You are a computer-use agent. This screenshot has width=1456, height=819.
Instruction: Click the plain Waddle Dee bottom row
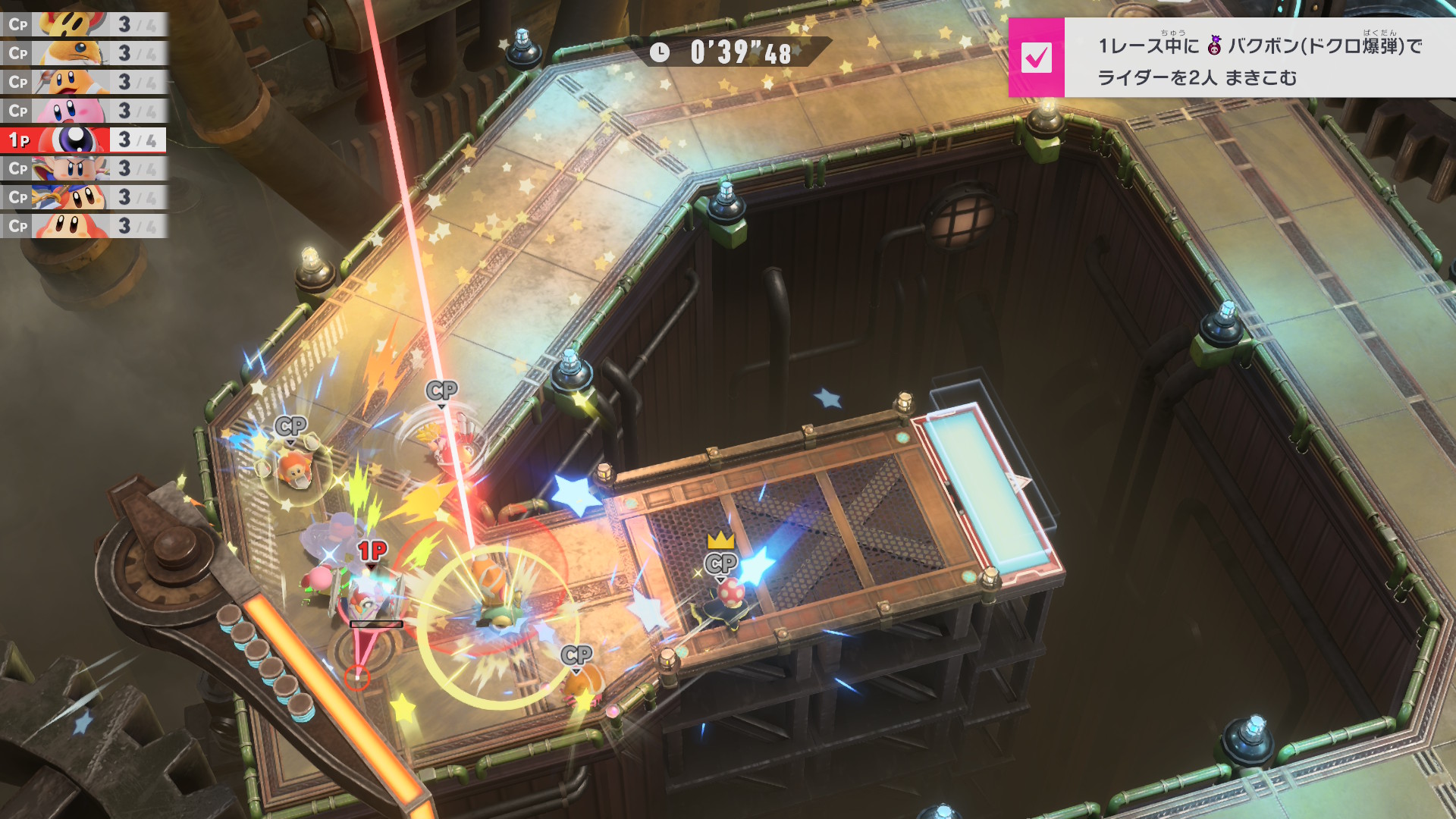click(83, 226)
